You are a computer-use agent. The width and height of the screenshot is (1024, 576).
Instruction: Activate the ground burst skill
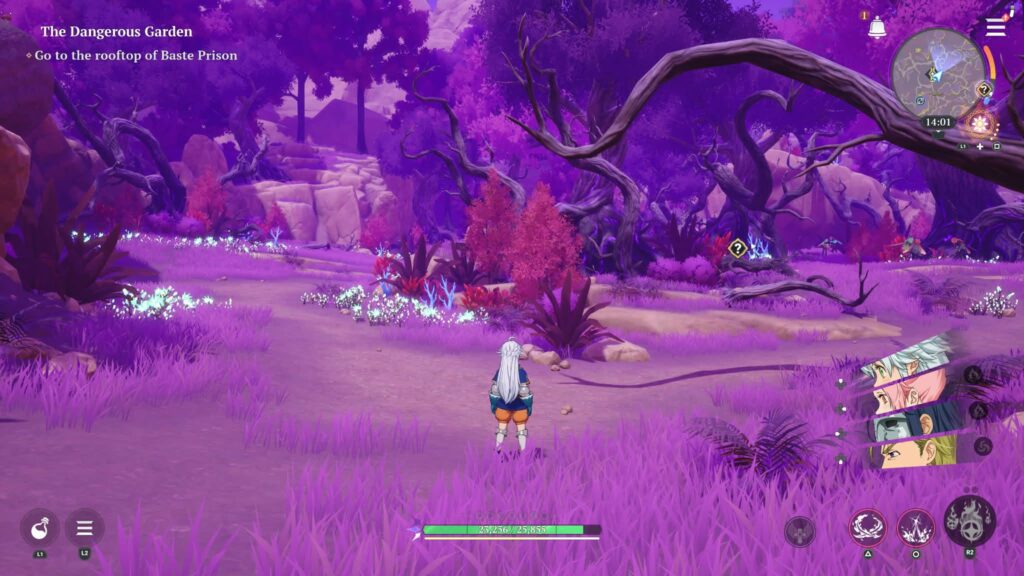(915, 526)
